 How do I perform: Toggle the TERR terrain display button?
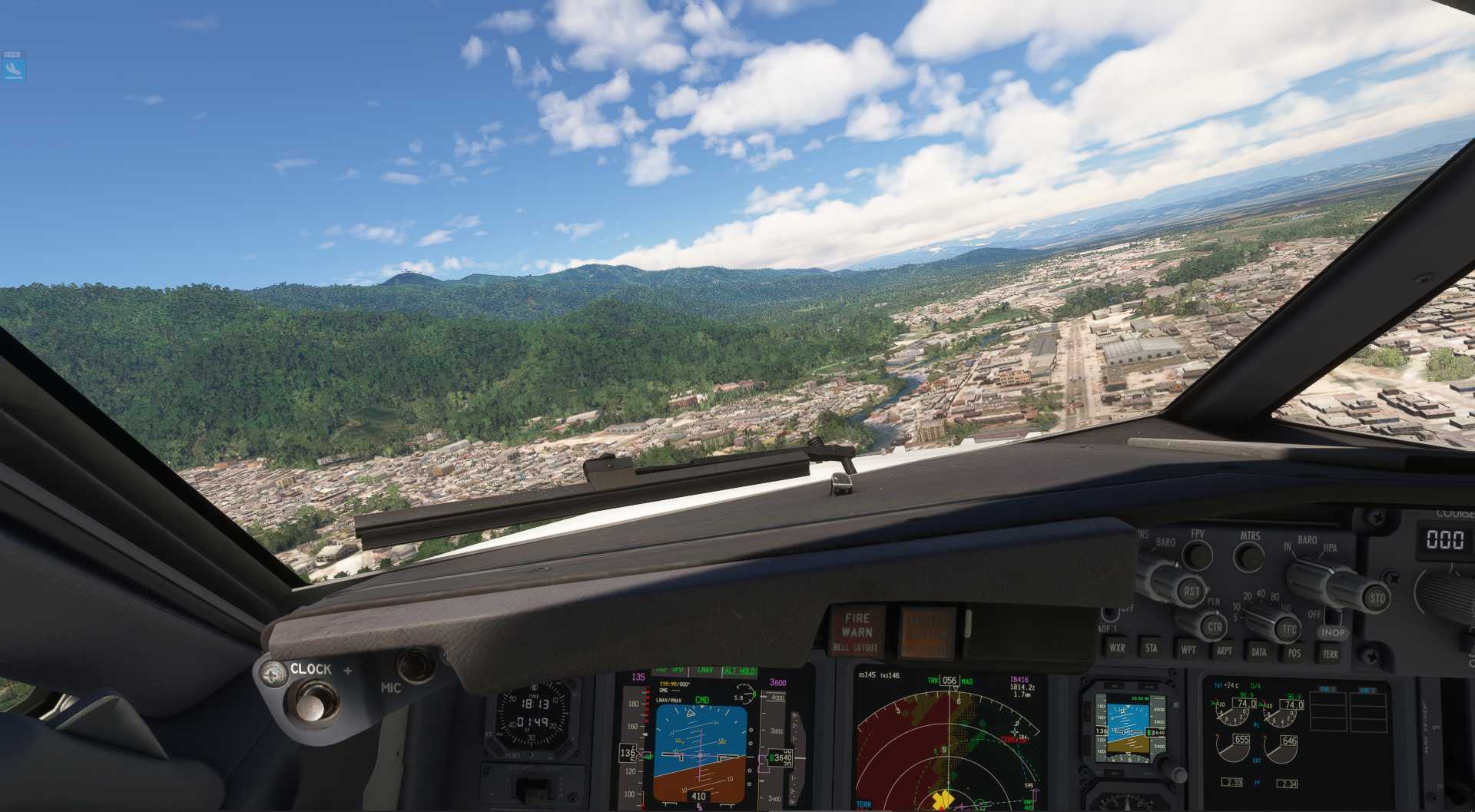[1331, 653]
